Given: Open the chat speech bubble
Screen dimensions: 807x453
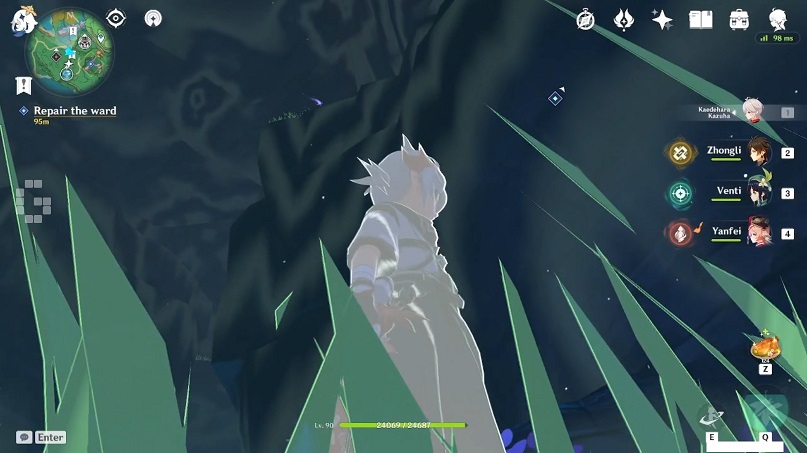Looking at the screenshot, I should 23,437.
